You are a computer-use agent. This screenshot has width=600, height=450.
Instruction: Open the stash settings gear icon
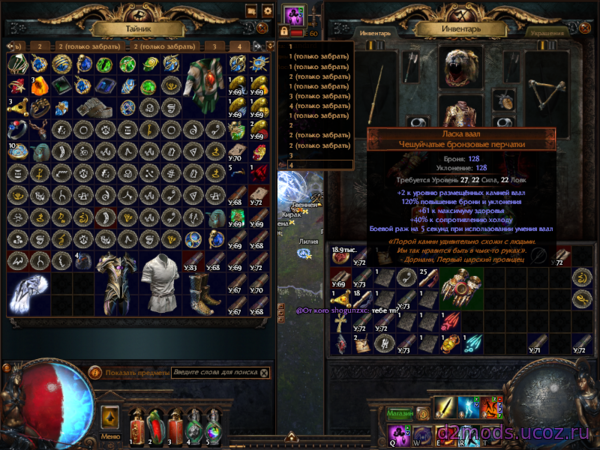tap(267, 11)
